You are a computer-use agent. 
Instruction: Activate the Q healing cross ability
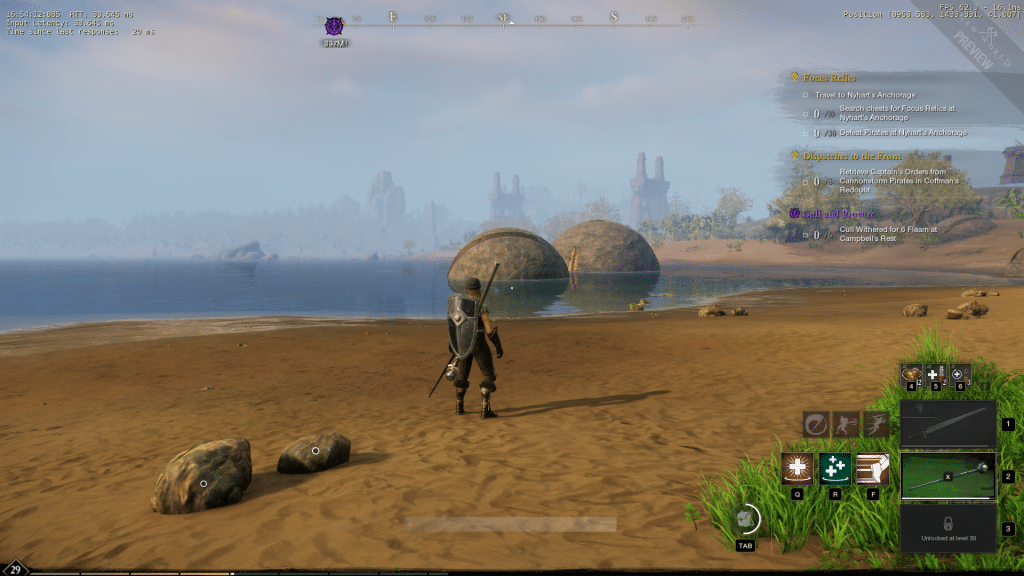[x=798, y=469]
